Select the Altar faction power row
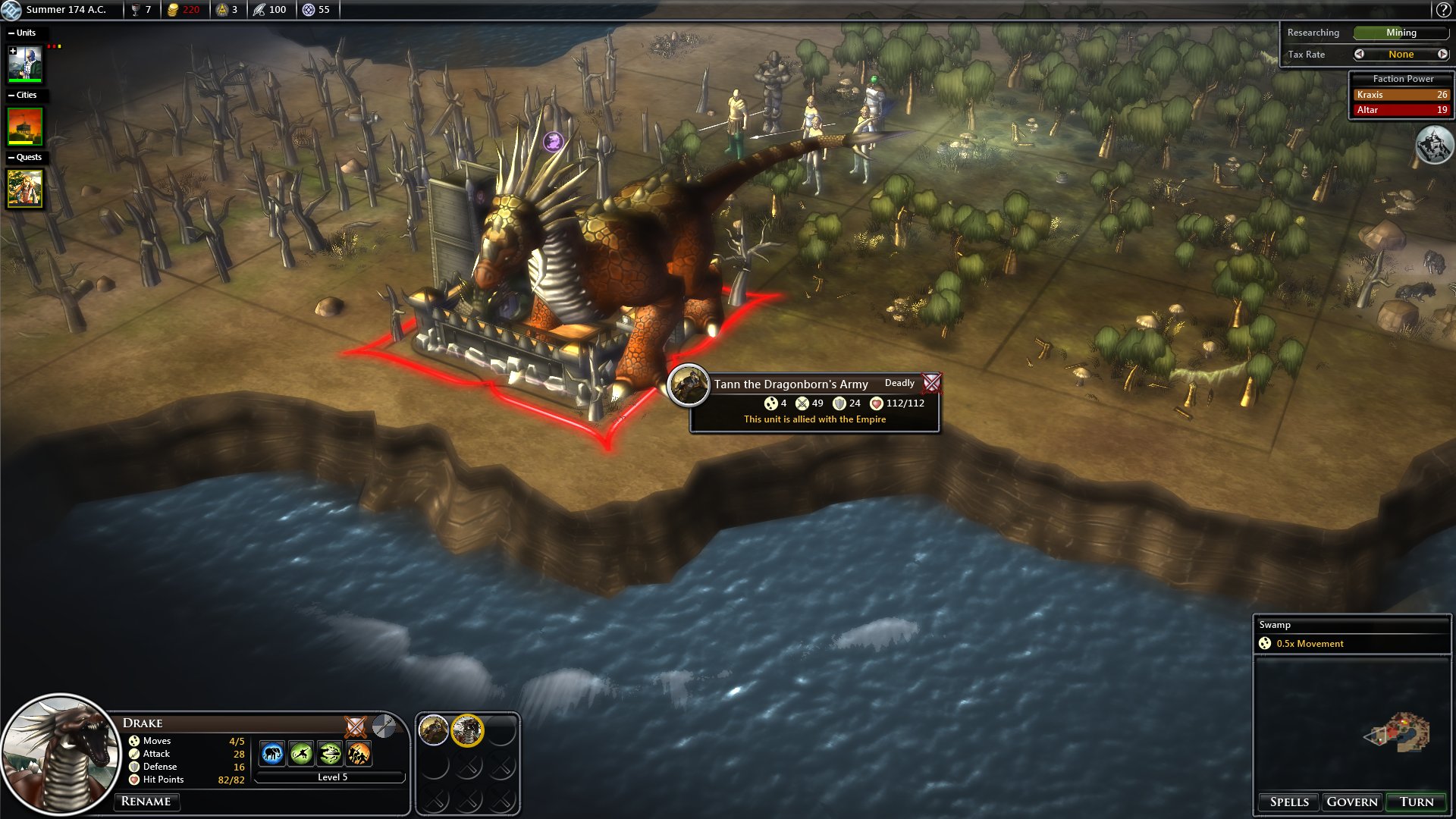1456x819 pixels. point(1401,110)
